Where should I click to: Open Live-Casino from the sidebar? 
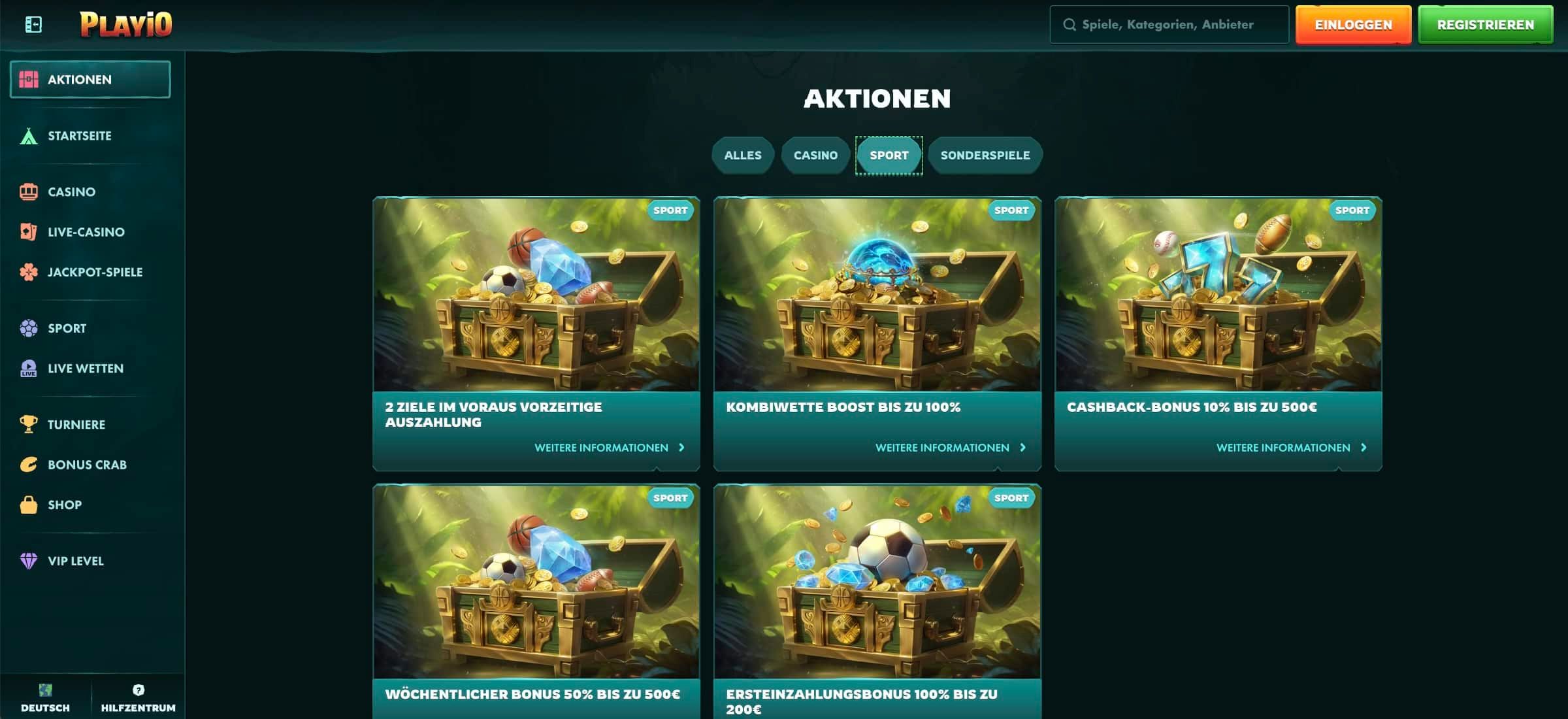(x=29, y=231)
